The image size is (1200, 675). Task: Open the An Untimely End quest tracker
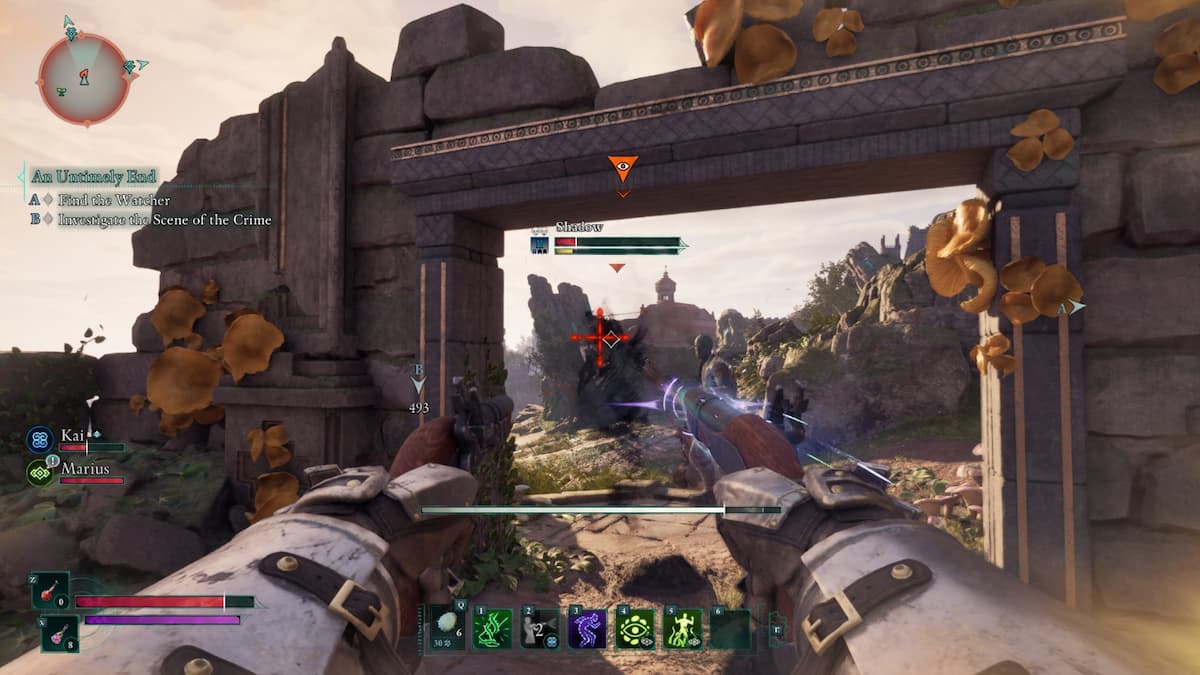(x=94, y=177)
